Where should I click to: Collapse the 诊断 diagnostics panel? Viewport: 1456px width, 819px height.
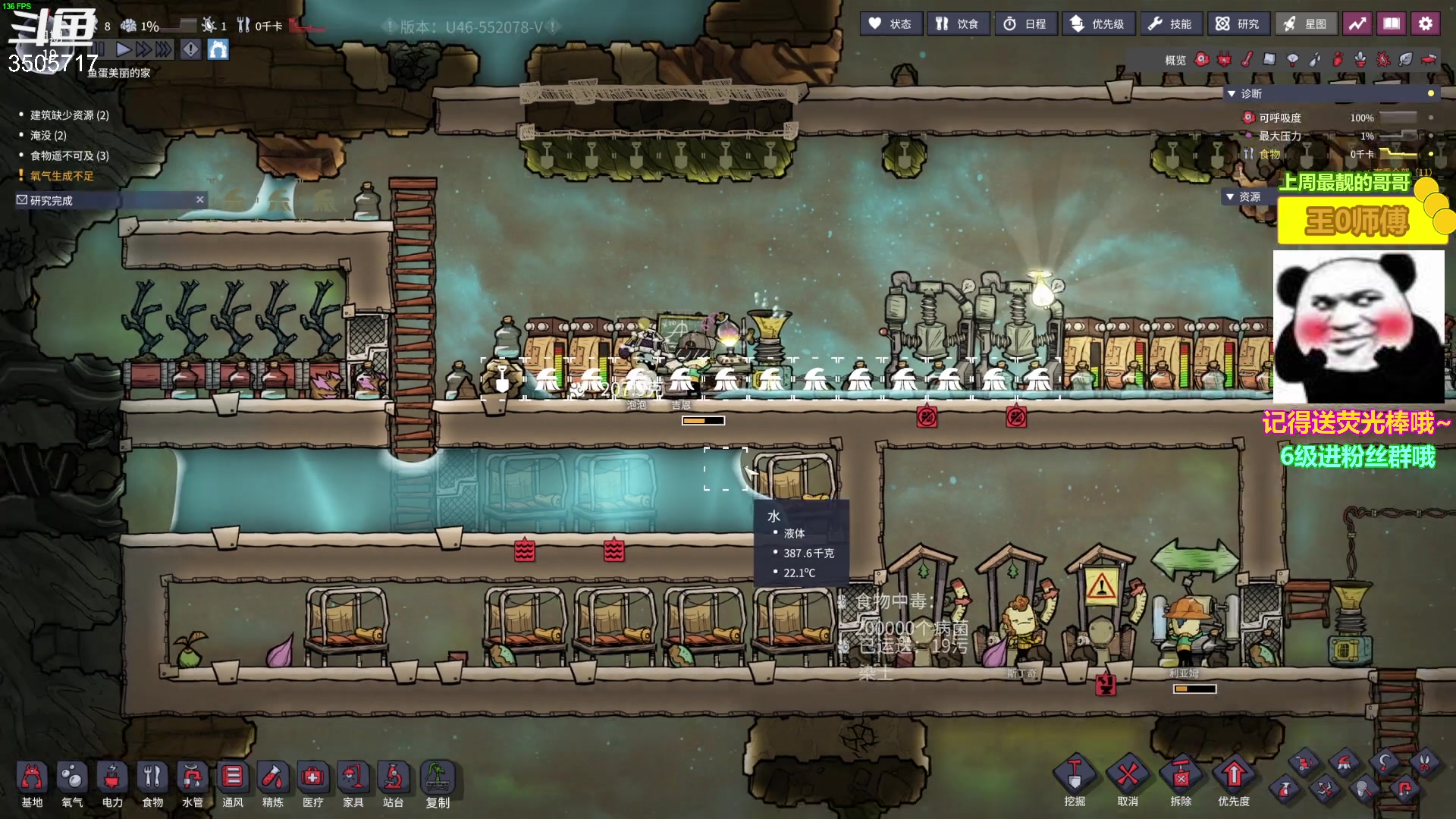click(x=1232, y=93)
